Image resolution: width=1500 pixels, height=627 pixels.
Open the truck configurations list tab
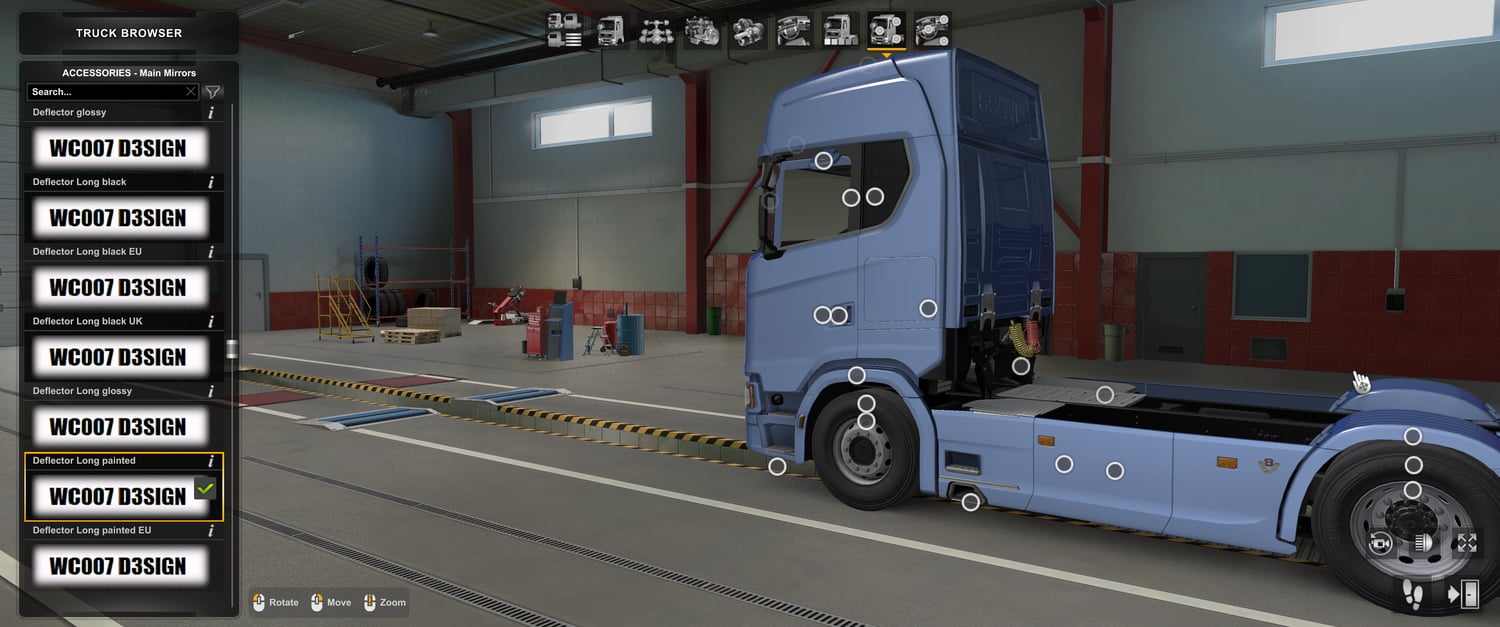pyautogui.click(x=565, y=30)
